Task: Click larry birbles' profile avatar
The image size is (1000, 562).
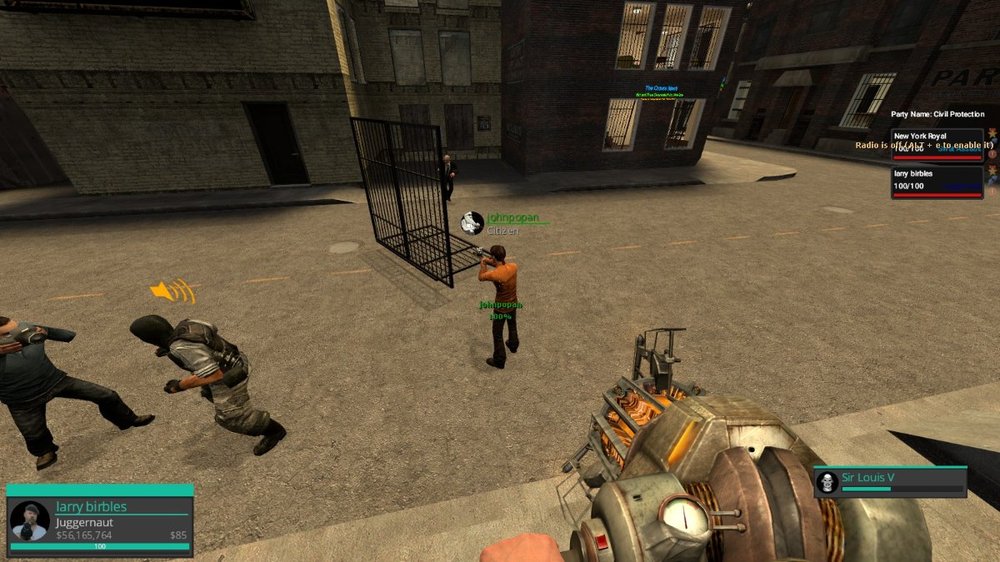Action: click(29, 521)
